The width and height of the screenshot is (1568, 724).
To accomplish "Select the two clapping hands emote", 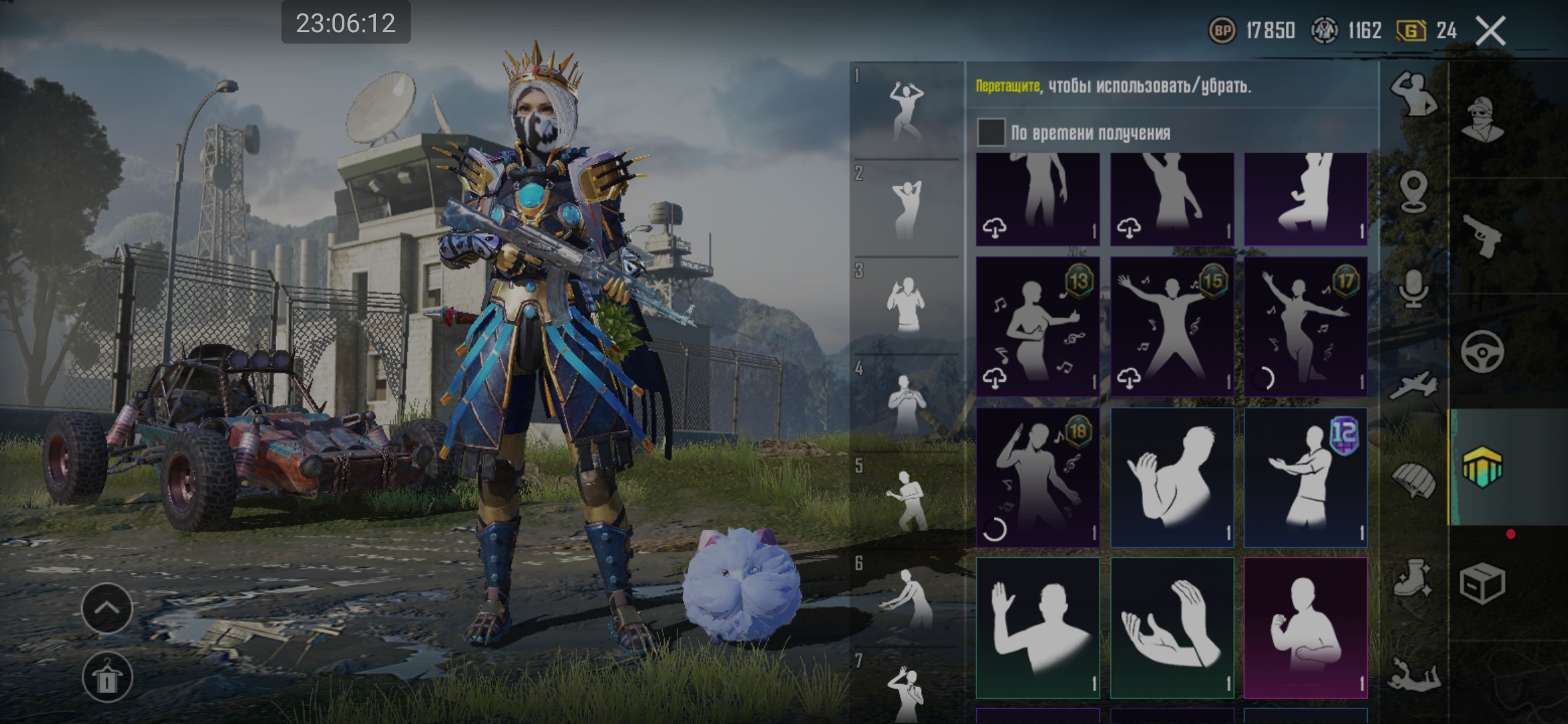I will (x=1171, y=628).
